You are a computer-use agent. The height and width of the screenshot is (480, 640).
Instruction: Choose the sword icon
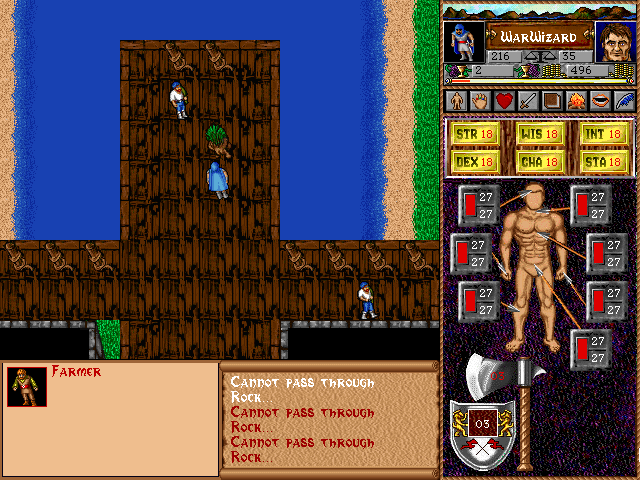(528, 101)
